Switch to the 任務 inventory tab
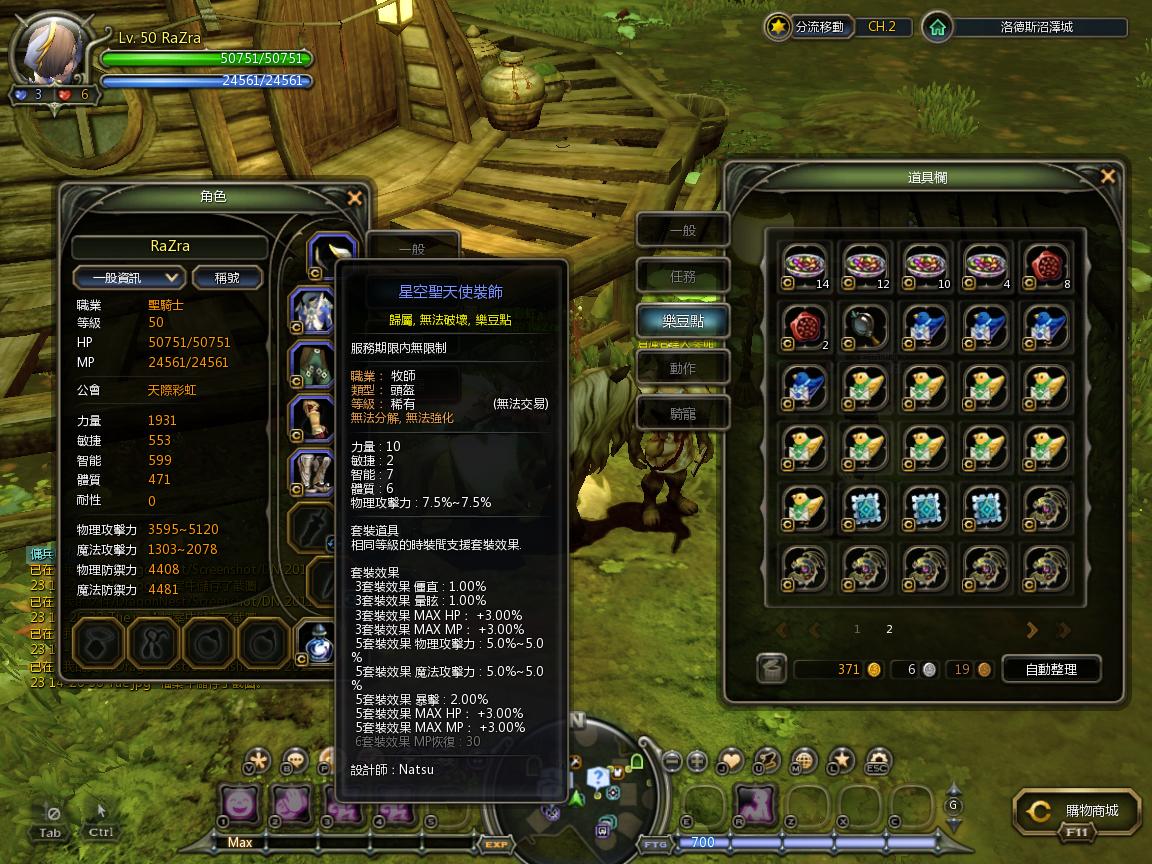1152x864 pixels. tap(683, 276)
